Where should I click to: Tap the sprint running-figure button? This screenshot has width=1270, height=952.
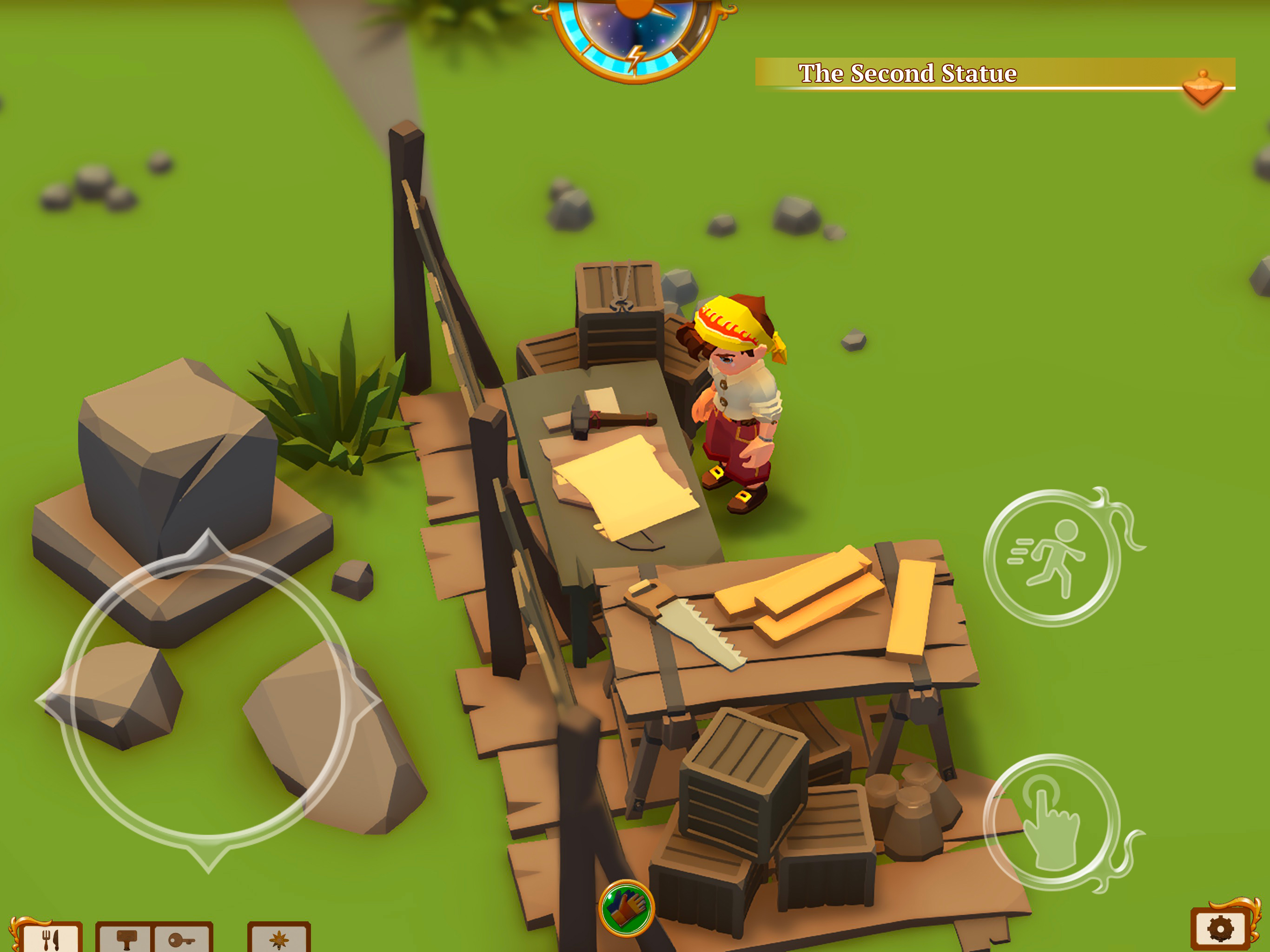pyautogui.click(x=1052, y=557)
